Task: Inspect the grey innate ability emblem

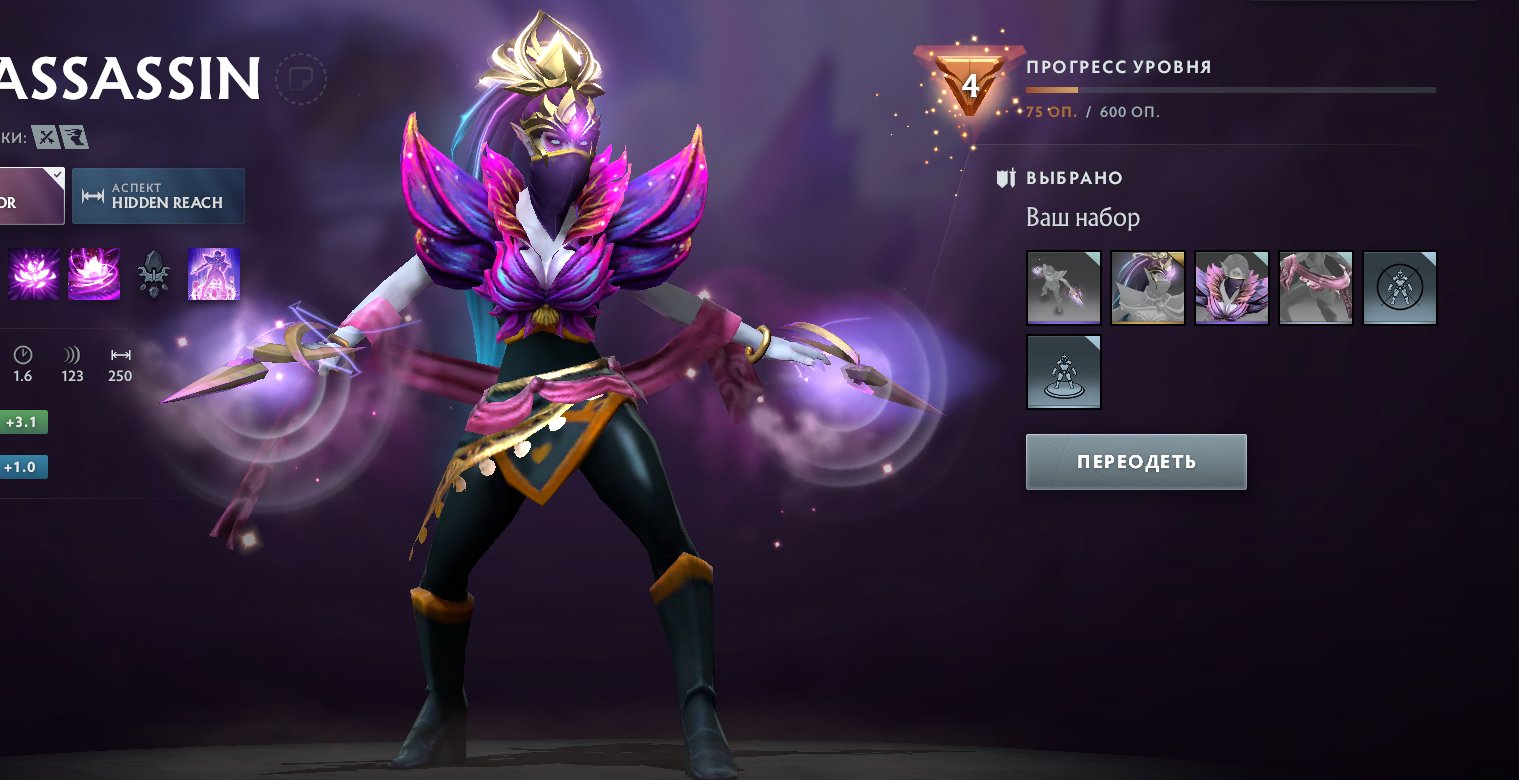Action: 154,274
